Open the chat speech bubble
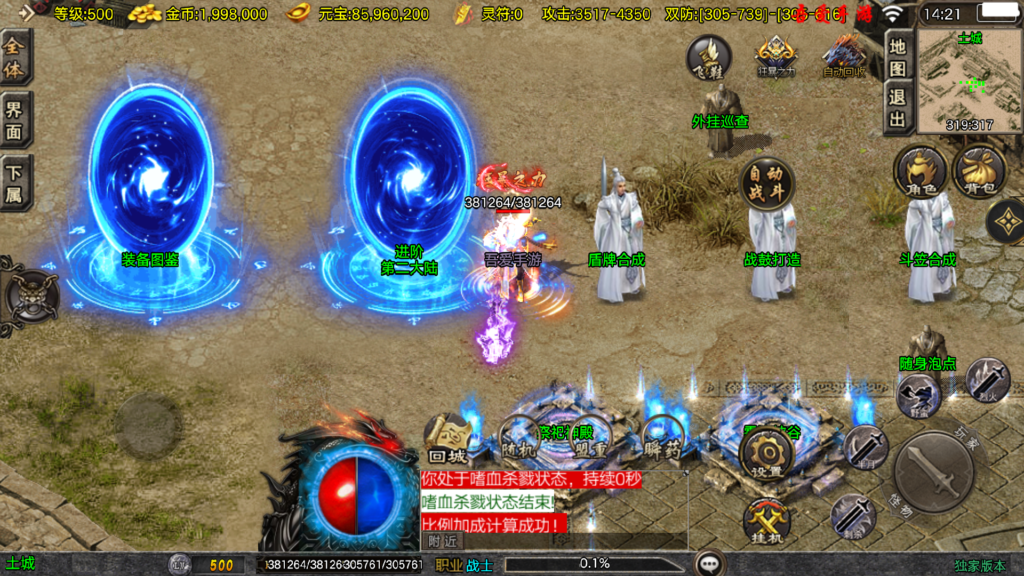Viewport: 1024px width, 576px height. click(710, 564)
